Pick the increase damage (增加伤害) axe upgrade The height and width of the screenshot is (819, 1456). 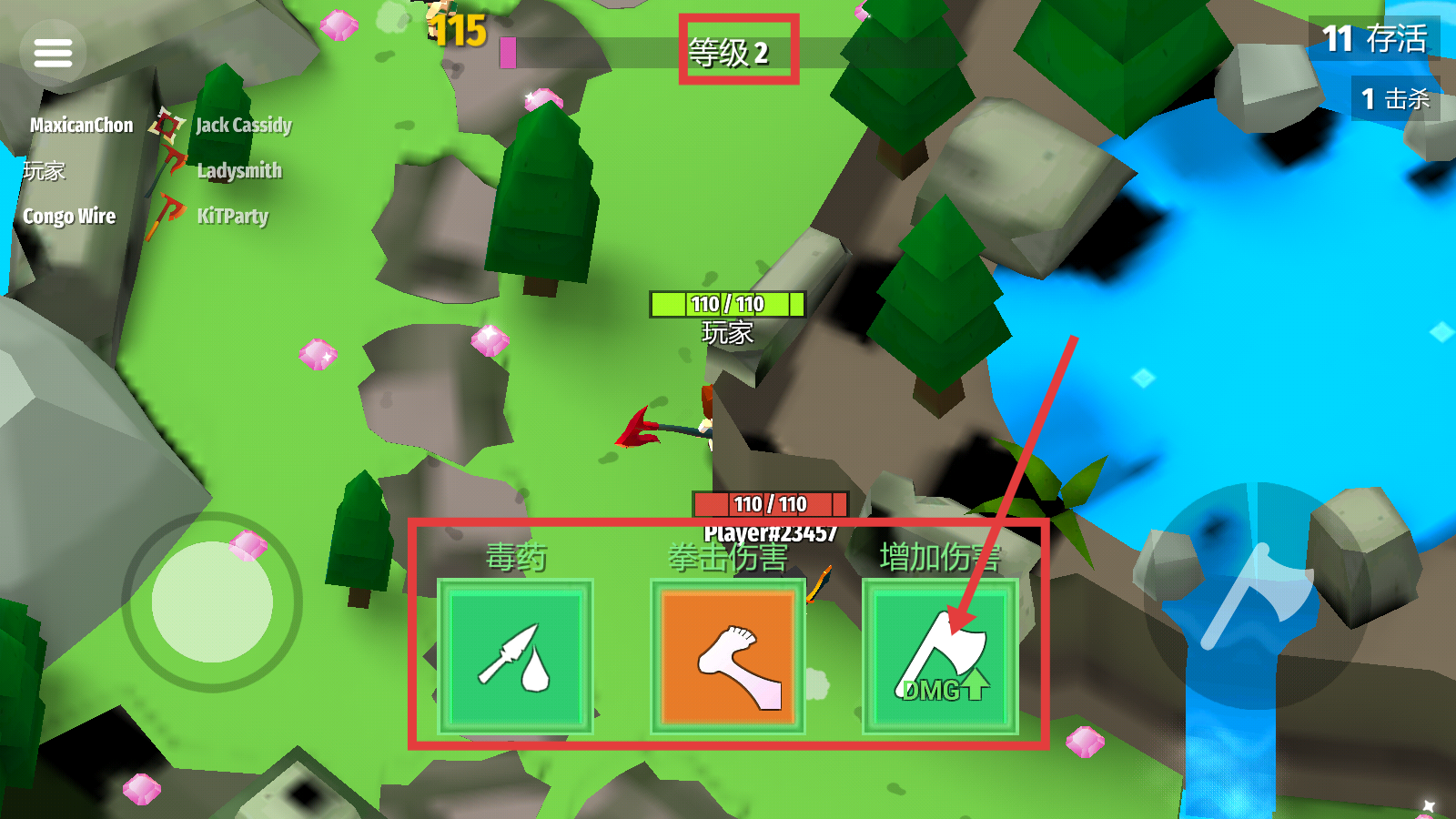[940, 656]
